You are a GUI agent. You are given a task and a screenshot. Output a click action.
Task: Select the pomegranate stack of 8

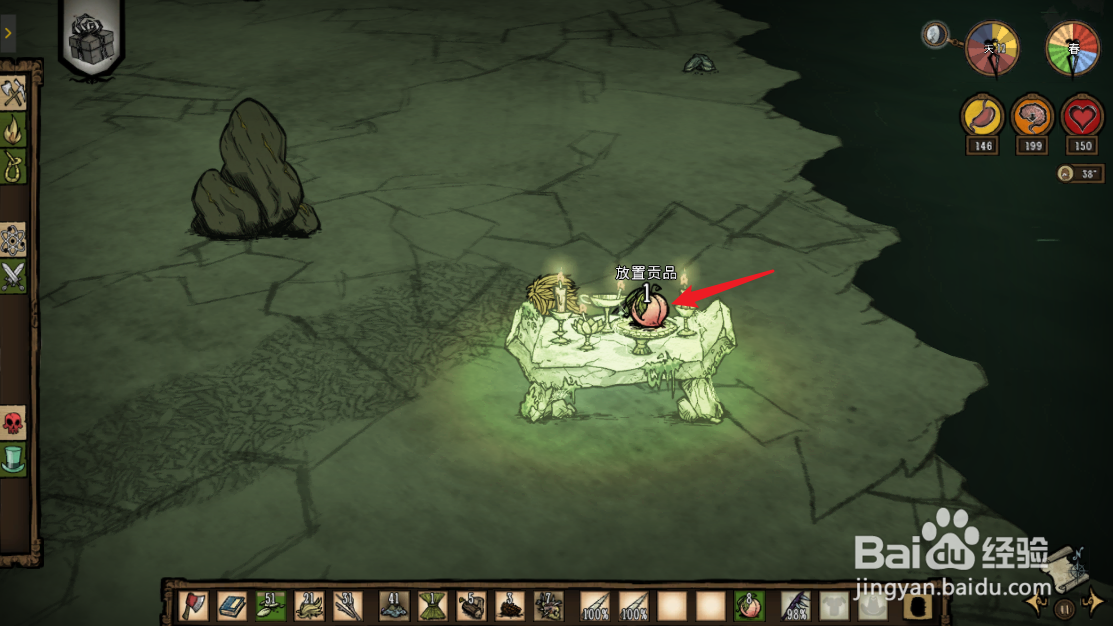pyautogui.click(x=747, y=605)
